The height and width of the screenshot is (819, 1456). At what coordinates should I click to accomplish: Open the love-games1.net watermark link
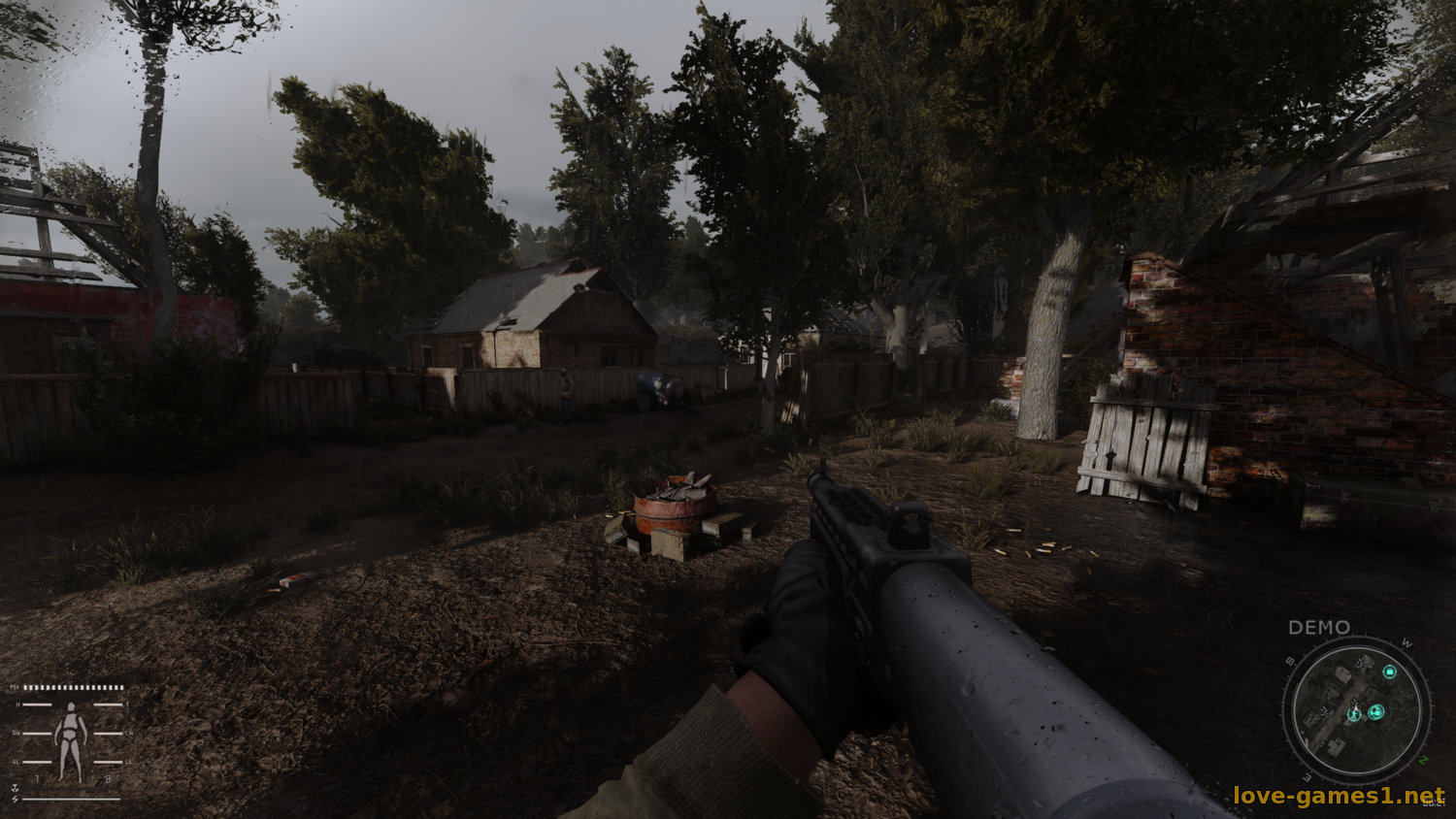[1339, 797]
